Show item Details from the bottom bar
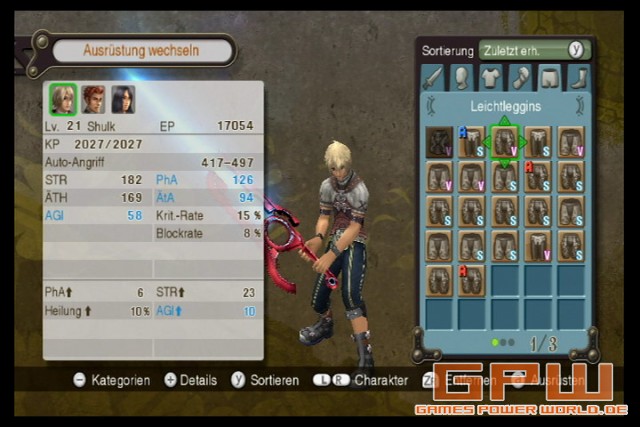The width and height of the screenshot is (640, 427). point(190,380)
